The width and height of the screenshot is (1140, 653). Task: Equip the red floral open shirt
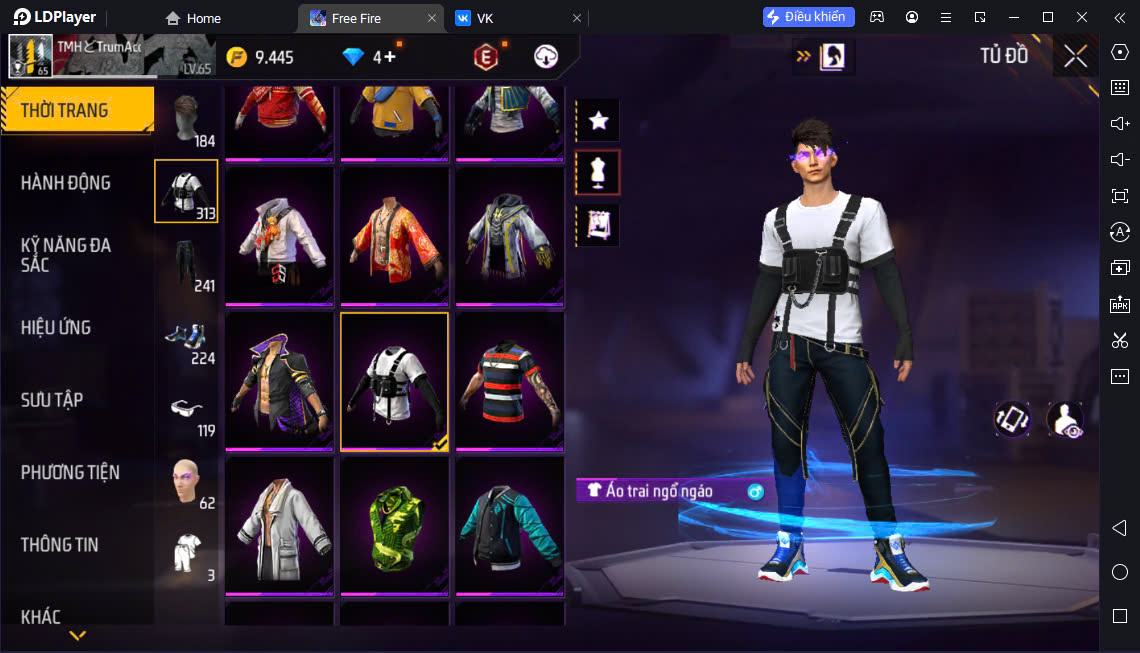394,236
